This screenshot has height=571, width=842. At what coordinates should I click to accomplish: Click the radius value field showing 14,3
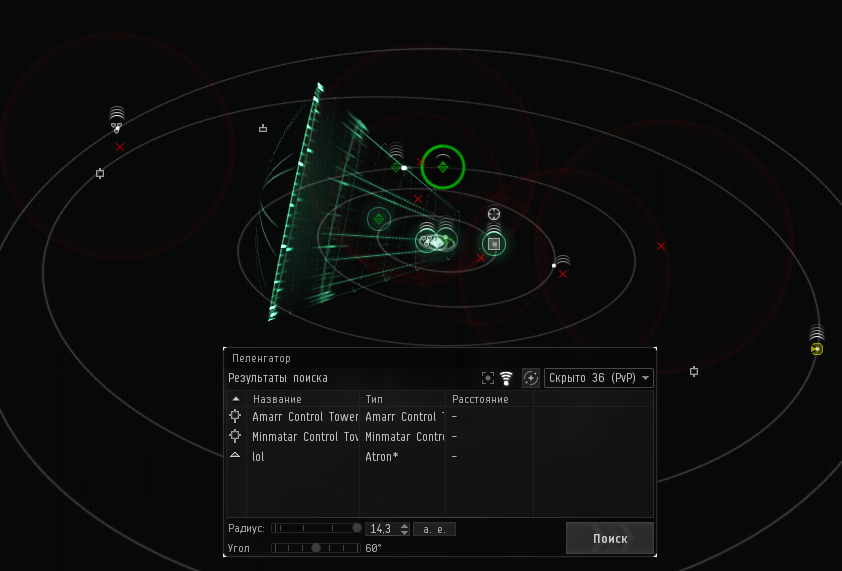[x=384, y=528]
